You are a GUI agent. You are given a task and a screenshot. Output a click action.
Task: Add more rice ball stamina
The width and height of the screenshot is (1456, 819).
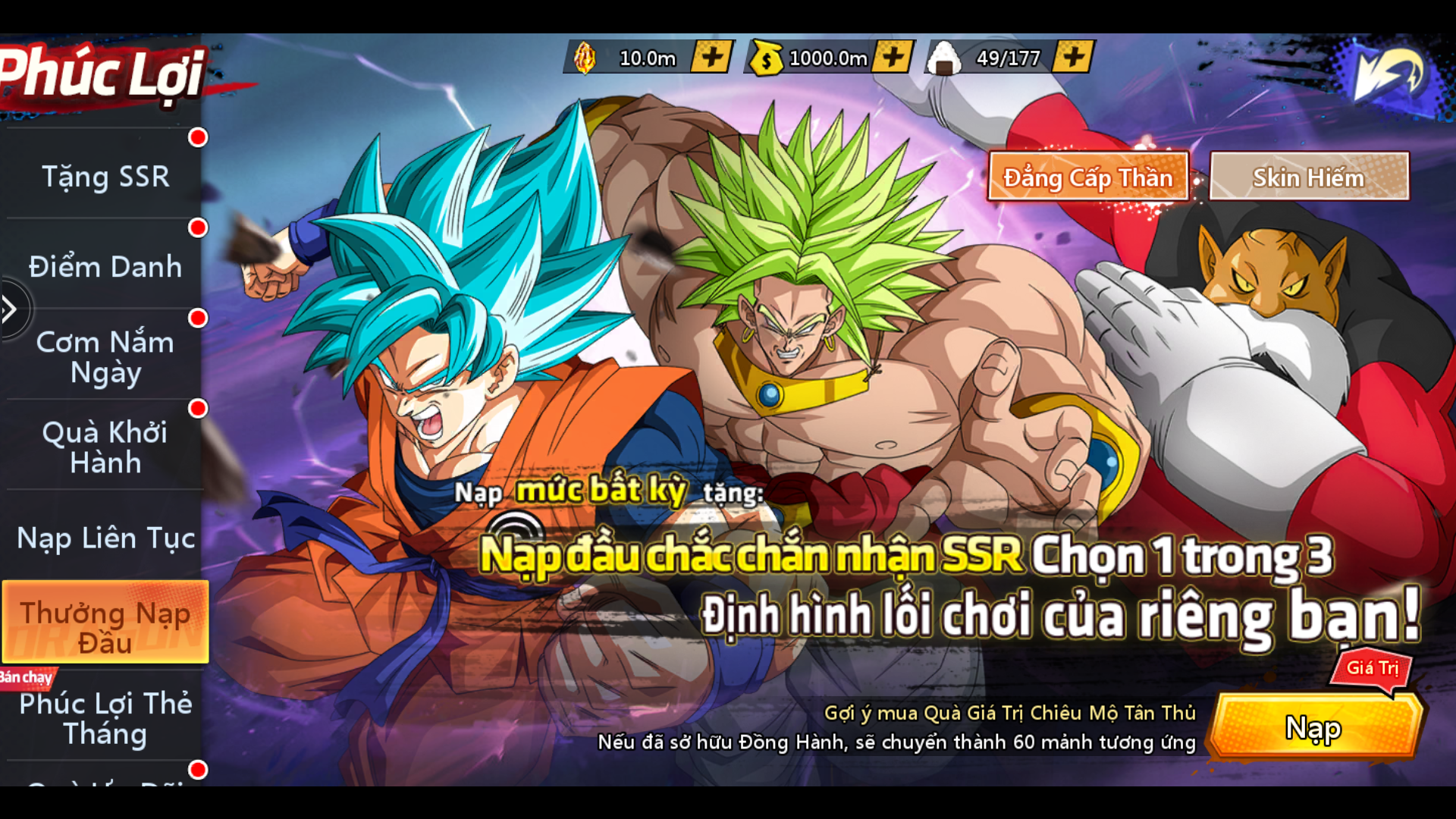[x=1073, y=57]
